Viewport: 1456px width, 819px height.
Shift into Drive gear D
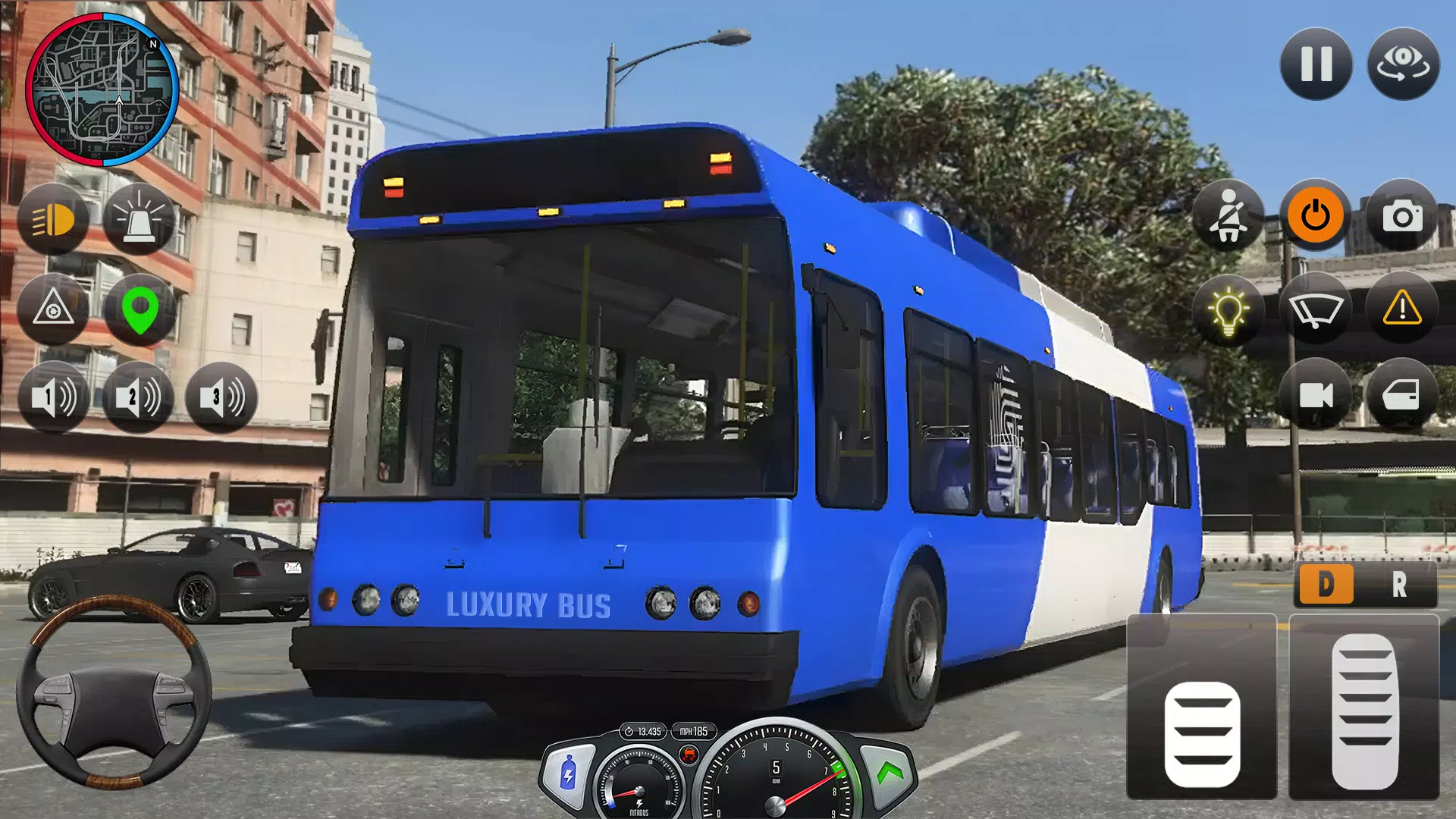1326,585
